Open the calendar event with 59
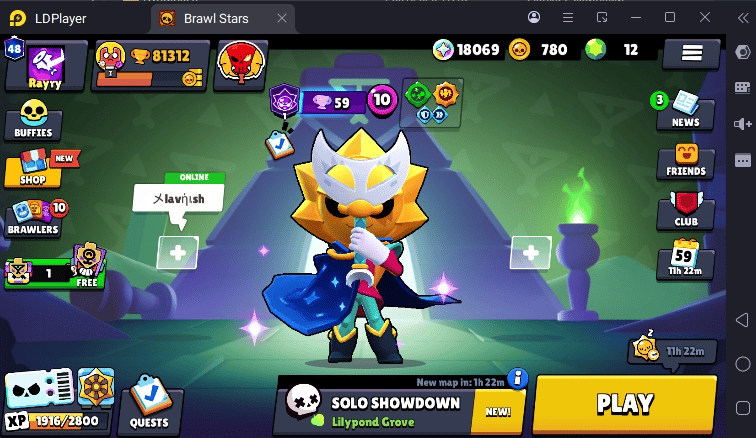The width and height of the screenshot is (756, 438). pyautogui.click(x=685, y=259)
